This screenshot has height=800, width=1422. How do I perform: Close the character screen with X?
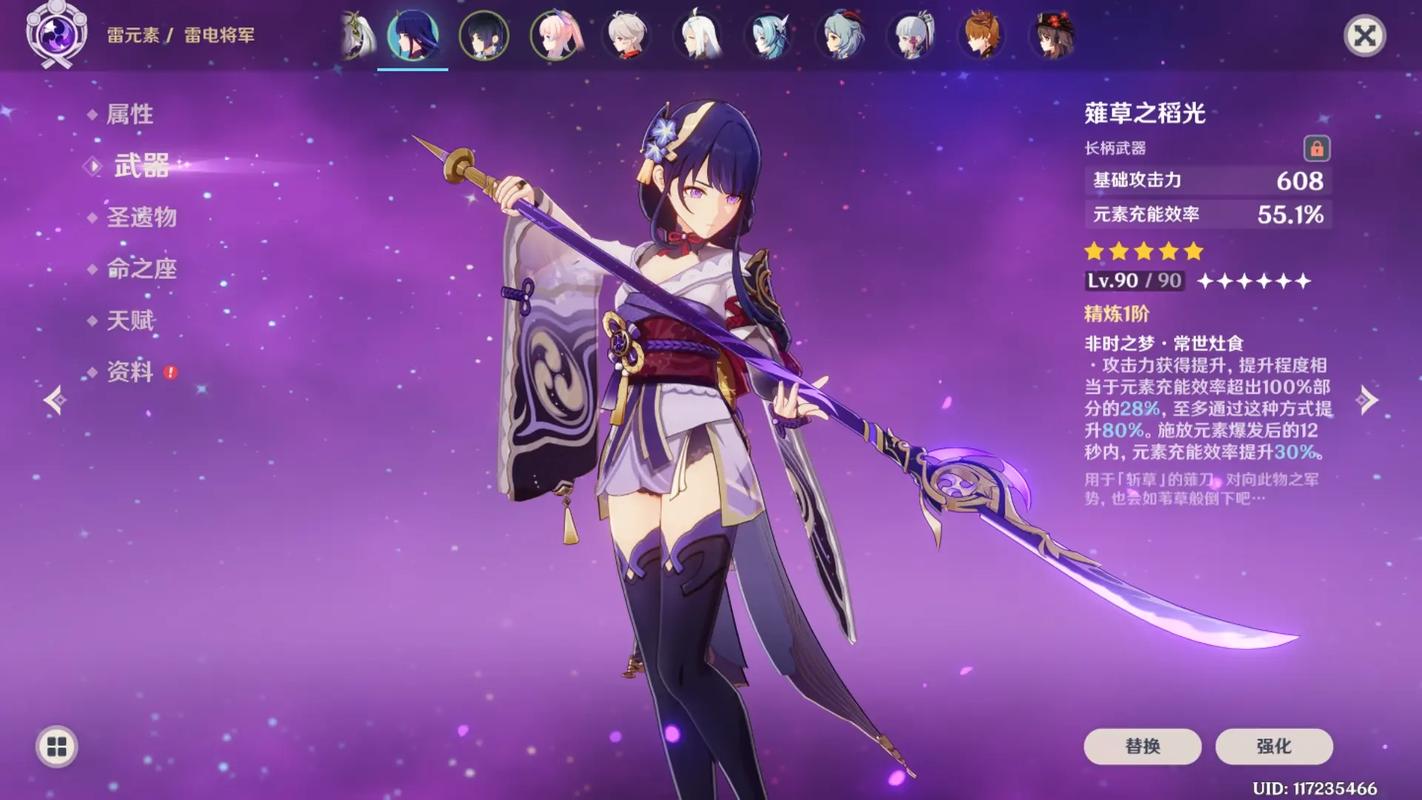pyautogui.click(x=1364, y=36)
